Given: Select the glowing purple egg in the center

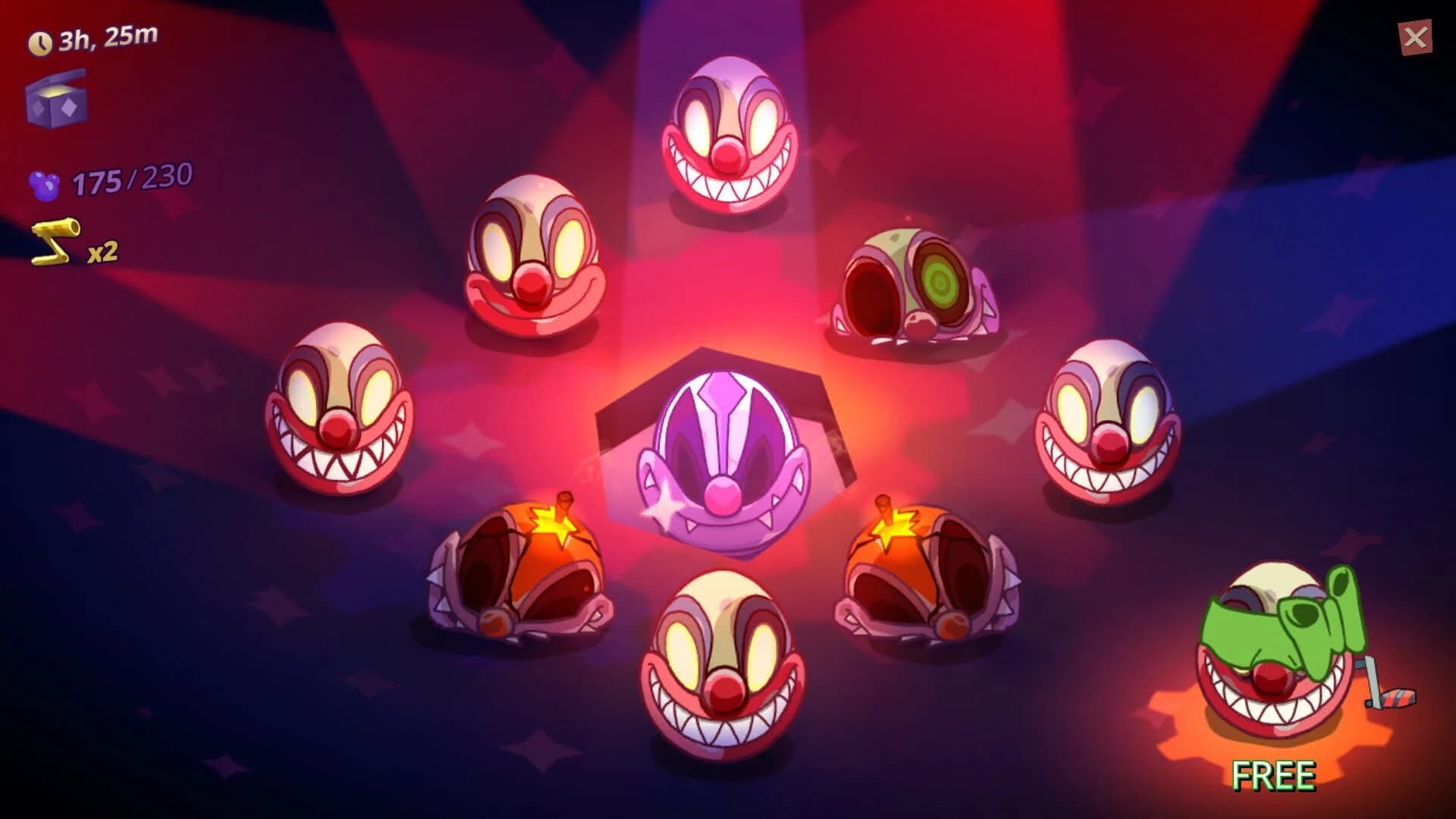Looking at the screenshot, I should [724, 455].
